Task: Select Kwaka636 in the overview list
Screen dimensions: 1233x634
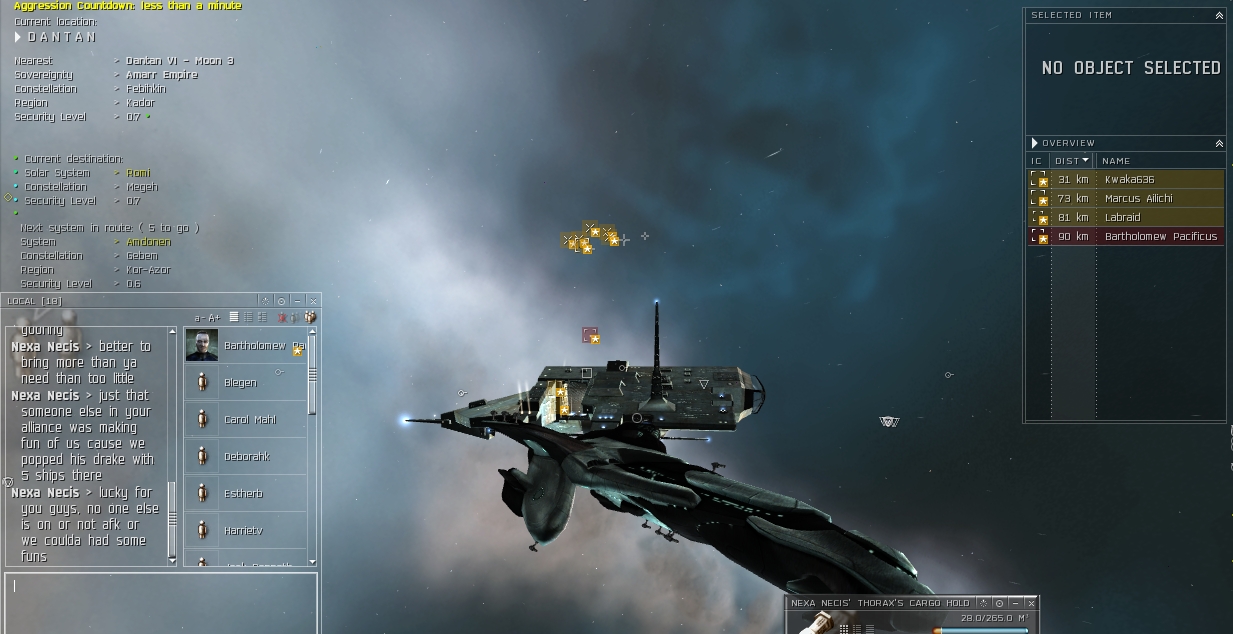Action: click(x=1129, y=180)
